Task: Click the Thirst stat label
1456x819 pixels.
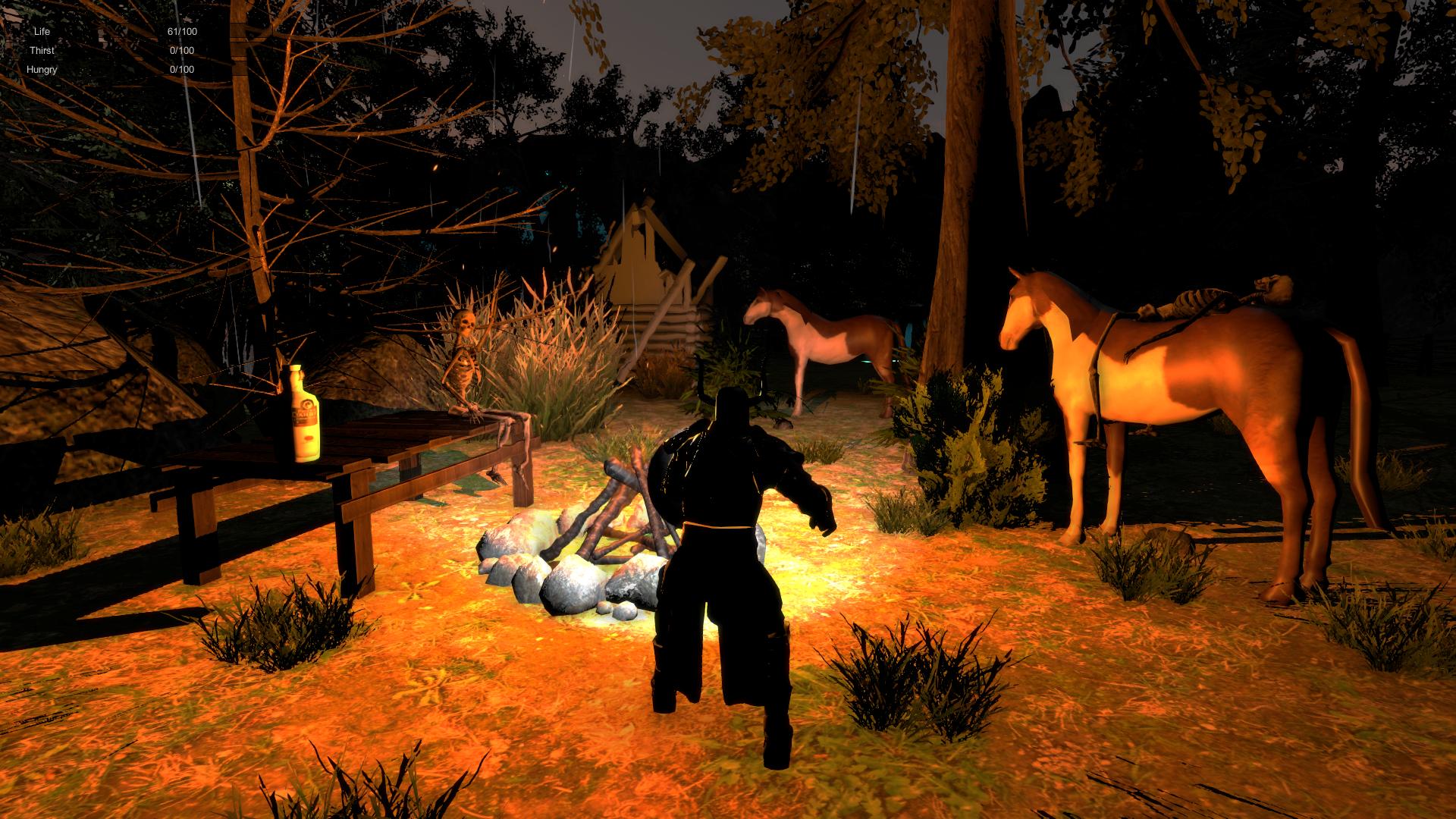Action: pos(44,50)
